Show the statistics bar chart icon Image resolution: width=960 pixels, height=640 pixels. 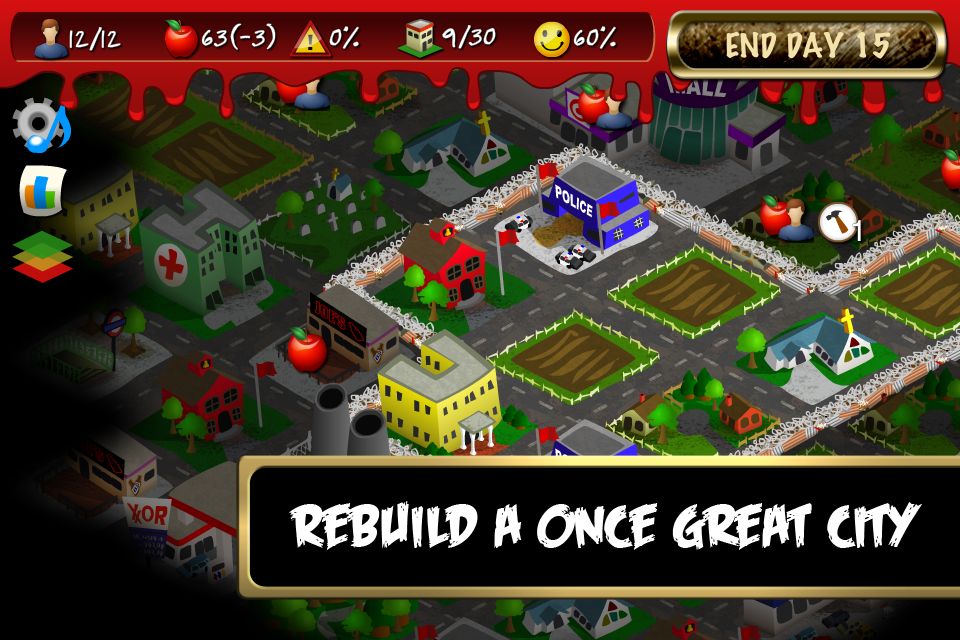(x=43, y=189)
